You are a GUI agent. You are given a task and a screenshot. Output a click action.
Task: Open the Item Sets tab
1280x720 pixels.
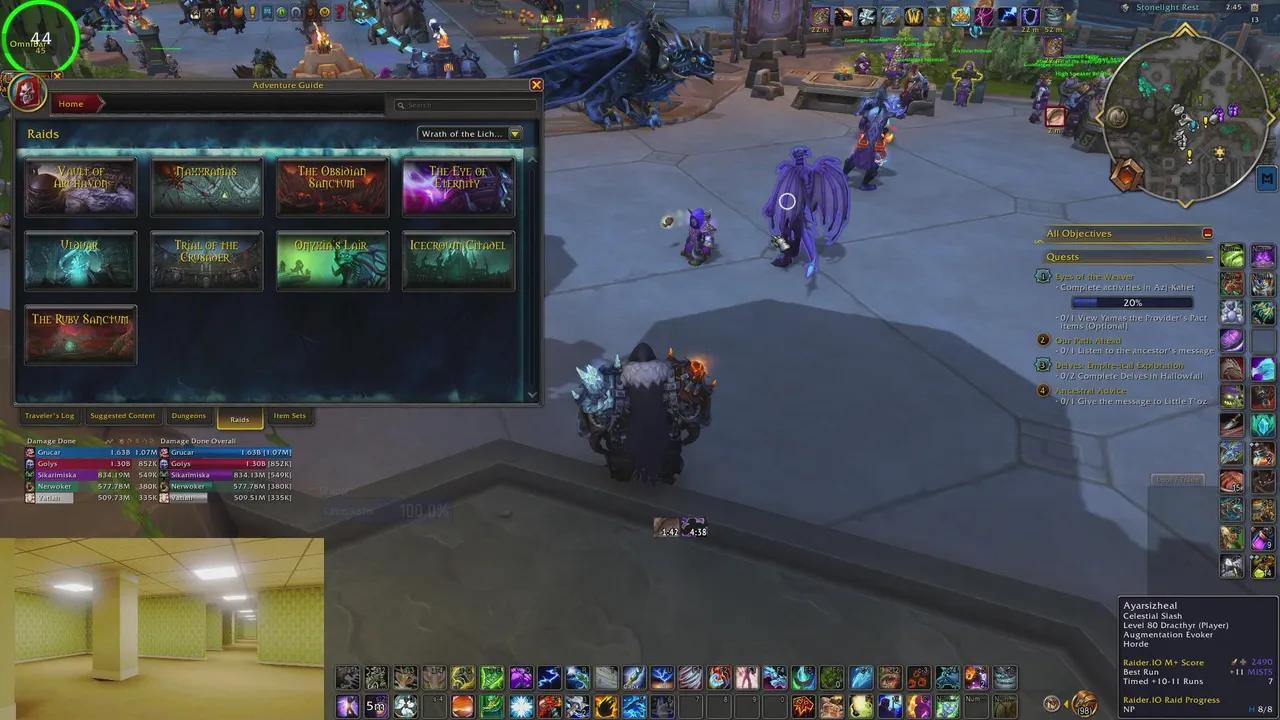coord(289,416)
